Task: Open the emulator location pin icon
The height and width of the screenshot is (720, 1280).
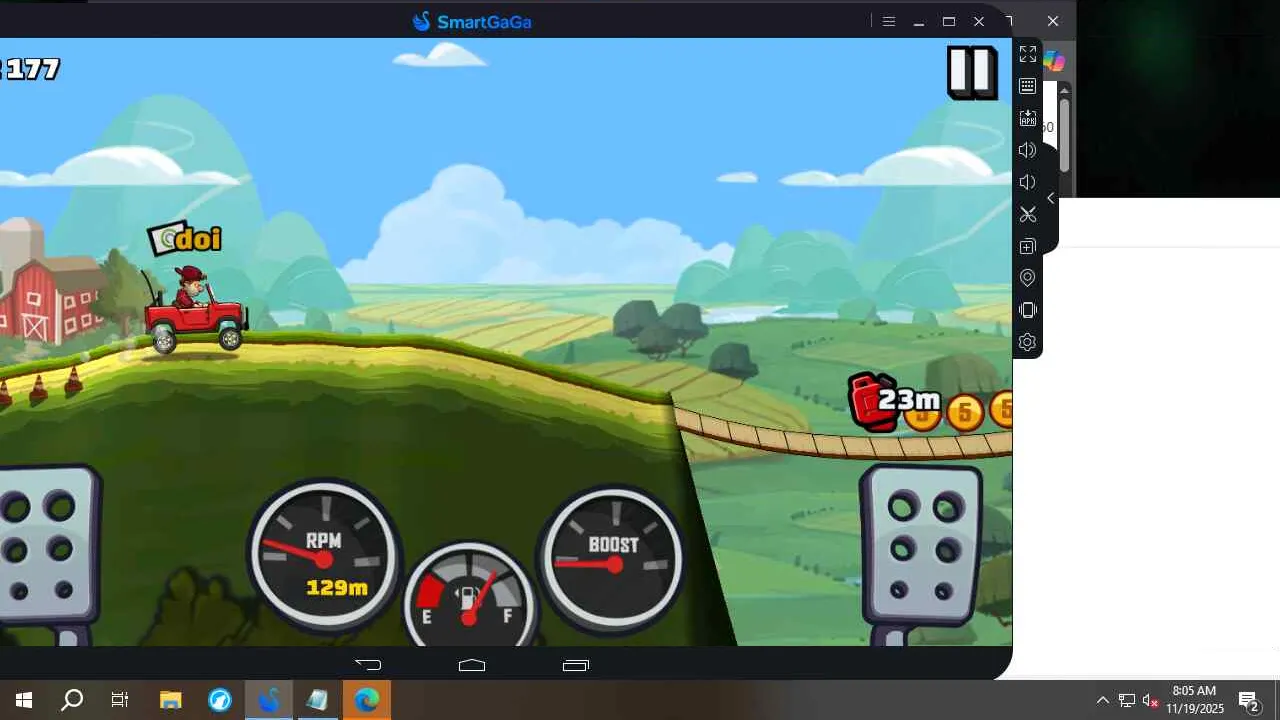Action: (1027, 278)
